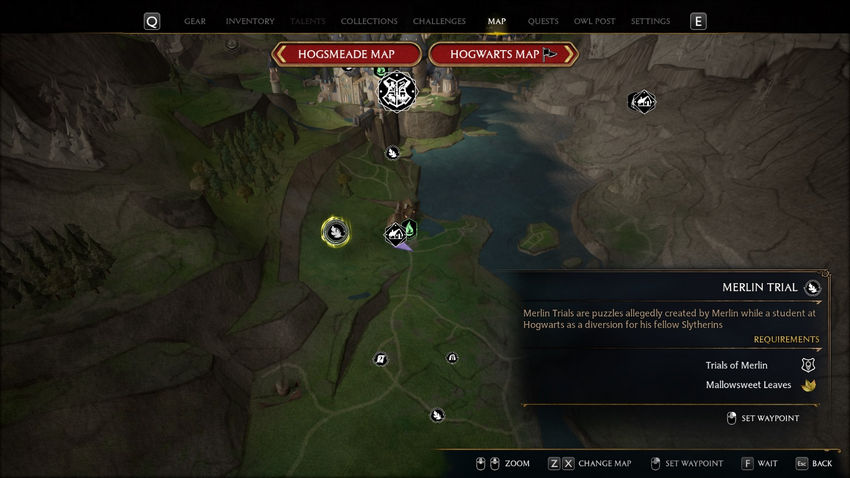The width and height of the screenshot is (850, 478).
Task: Open the Settings tab
Action: pyautogui.click(x=651, y=21)
